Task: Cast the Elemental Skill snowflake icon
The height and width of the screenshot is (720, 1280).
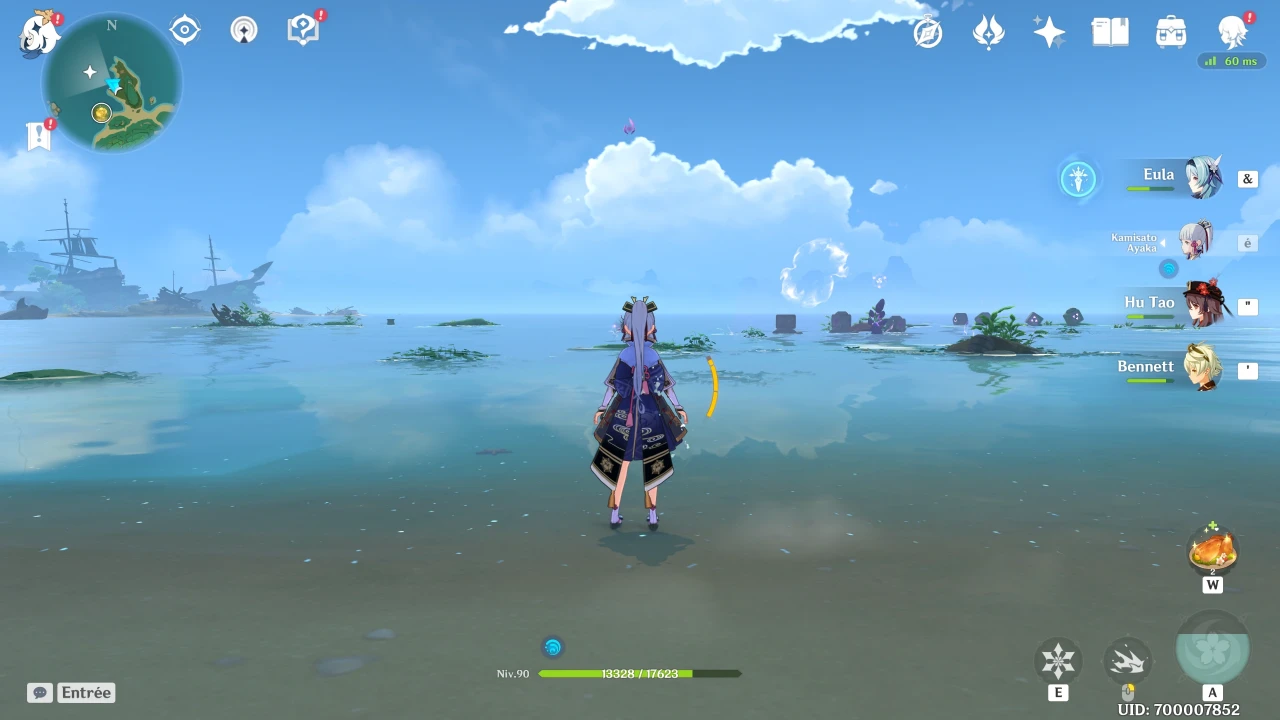Action: click(1058, 660)
